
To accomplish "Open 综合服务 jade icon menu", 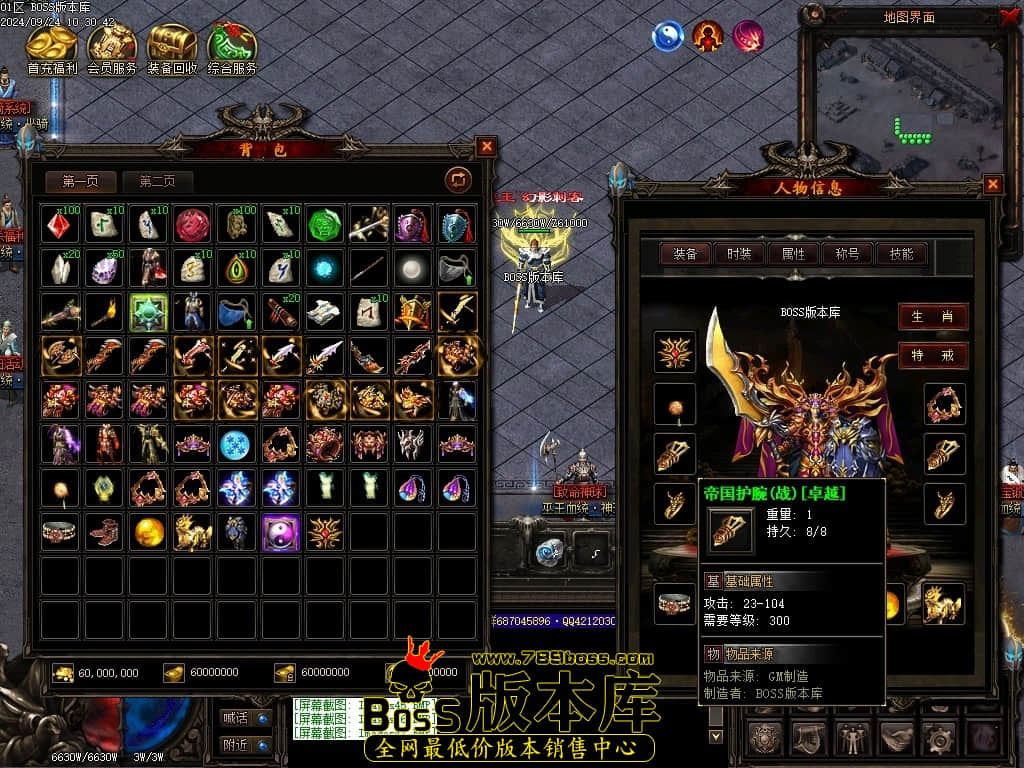I will coord(232,47).
